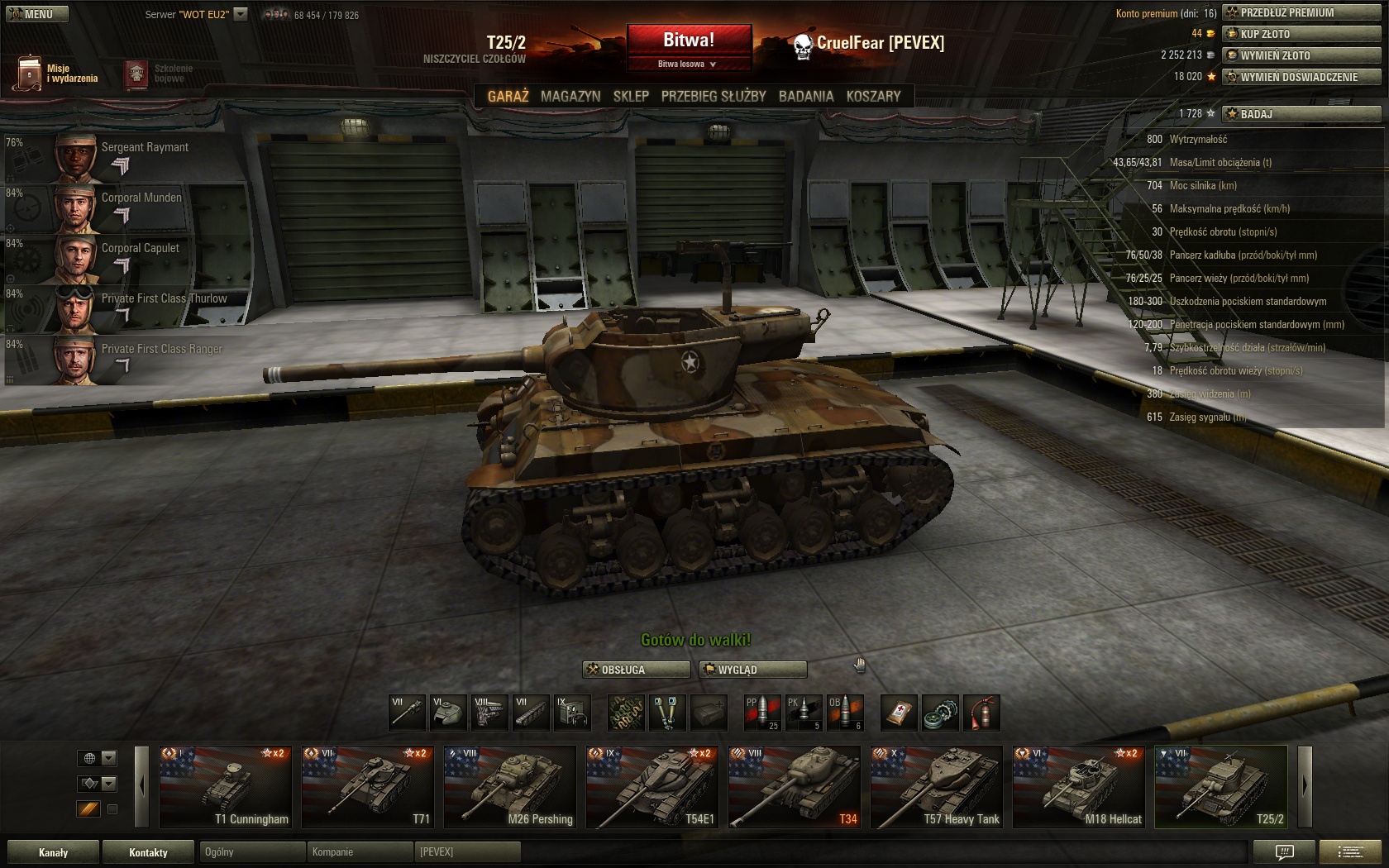
Task: Click the PRZEDŁUŻ PREMIUM button
Action: click(x=1301, y=12)
